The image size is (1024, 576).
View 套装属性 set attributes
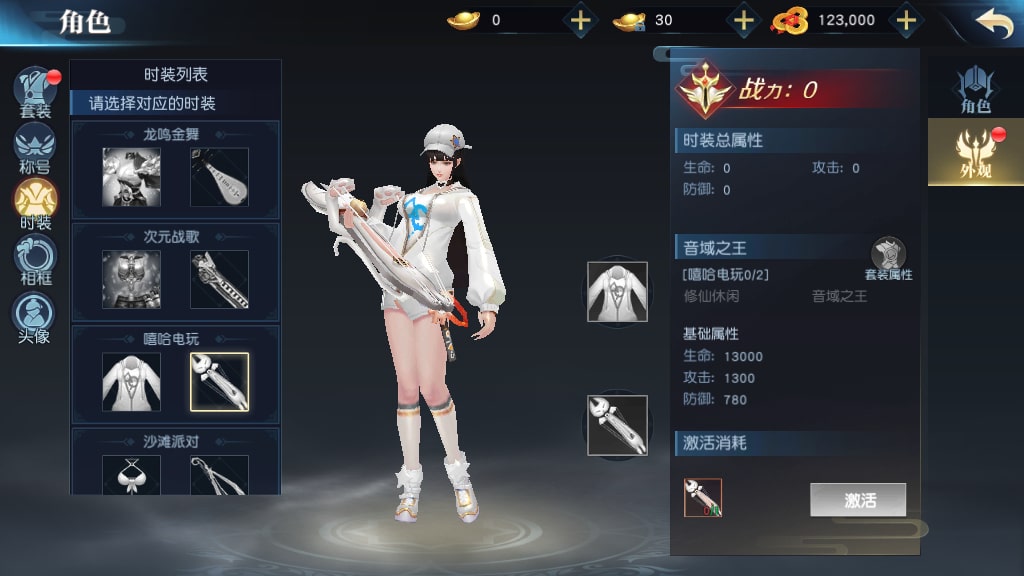pyautogui.click(x=888, y=260)
